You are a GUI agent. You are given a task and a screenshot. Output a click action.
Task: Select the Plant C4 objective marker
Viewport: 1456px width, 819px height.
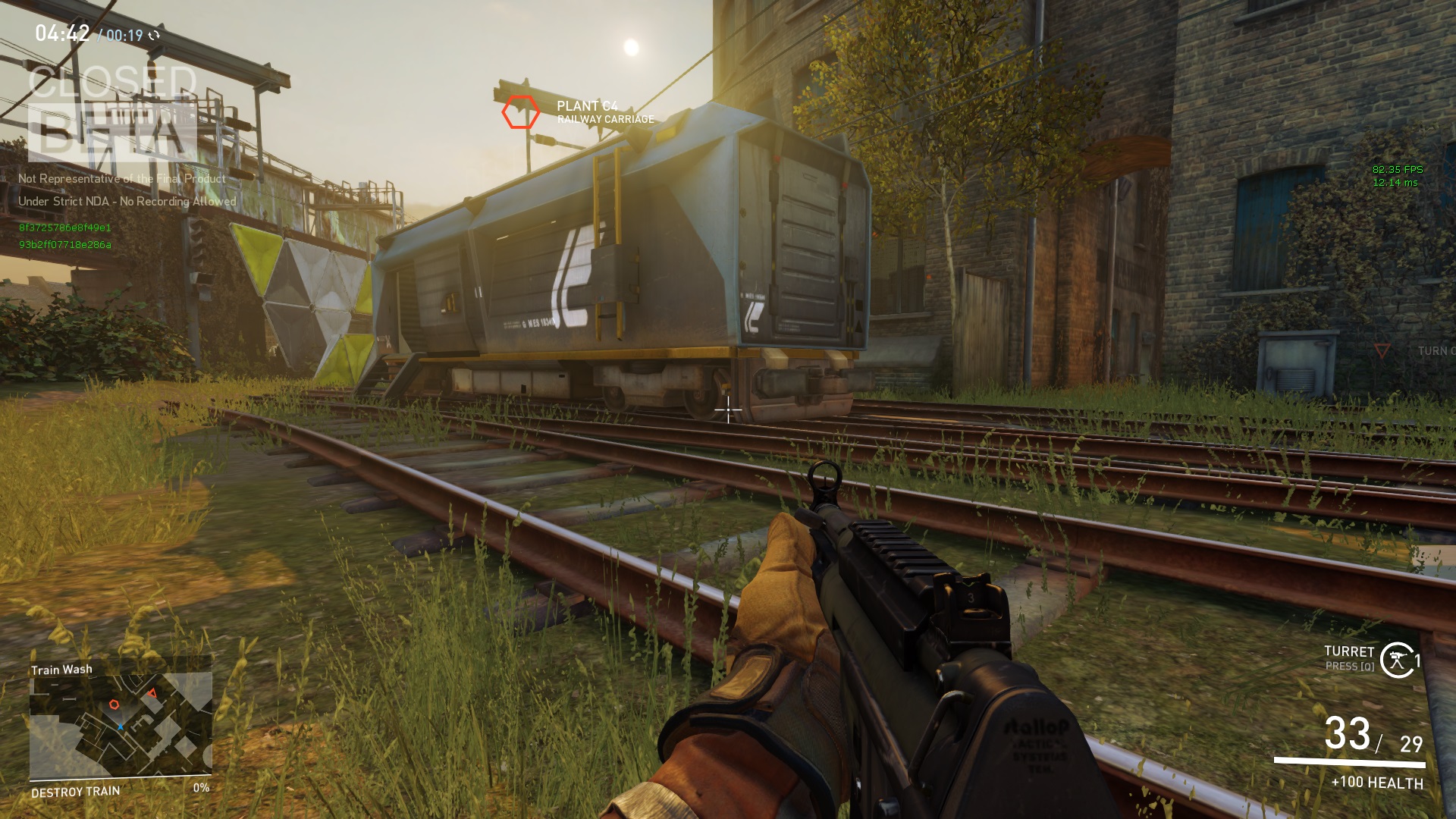click(x=520, y=112)
